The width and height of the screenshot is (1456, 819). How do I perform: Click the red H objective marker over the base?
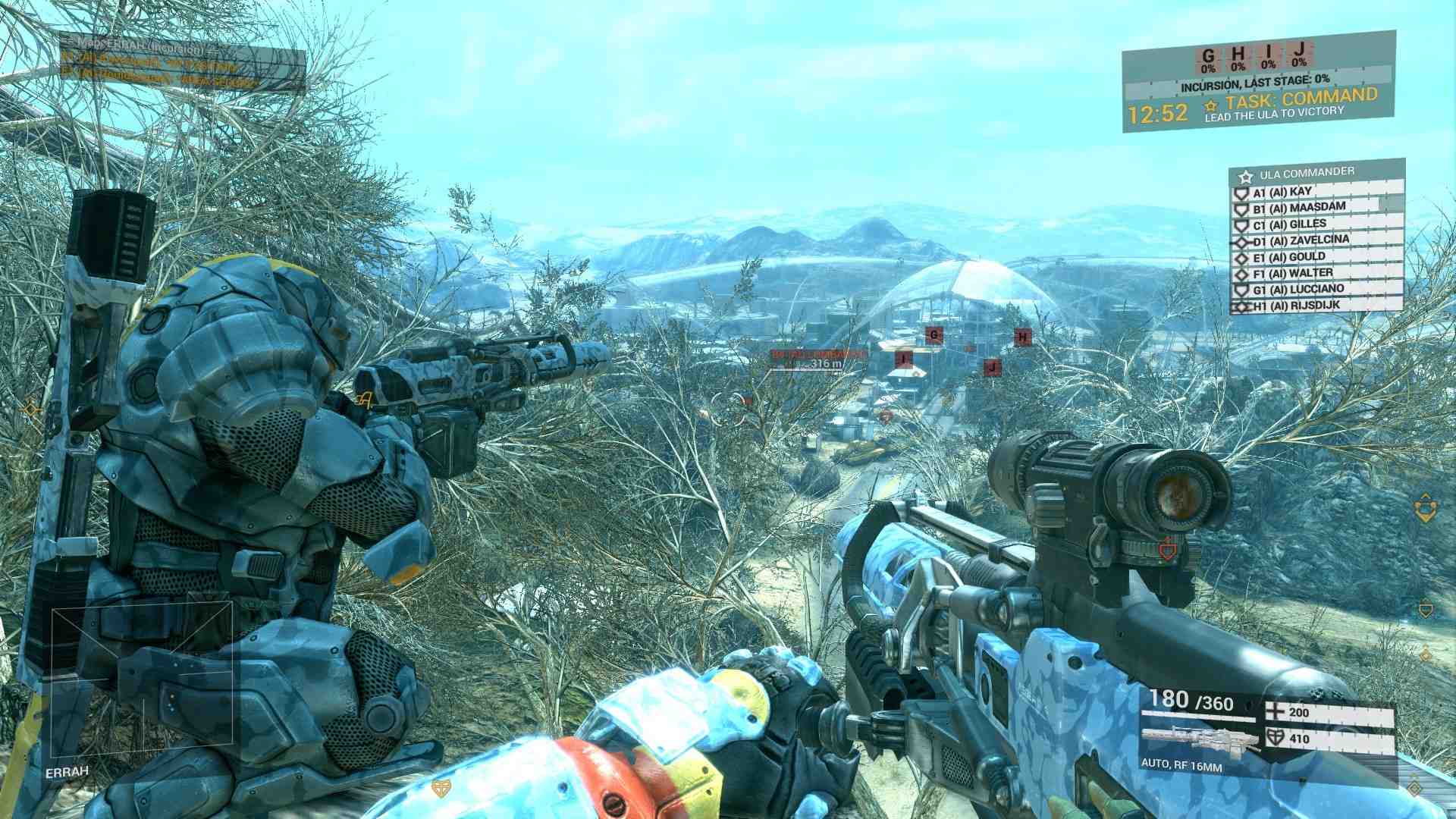(x=1023, y=337)
